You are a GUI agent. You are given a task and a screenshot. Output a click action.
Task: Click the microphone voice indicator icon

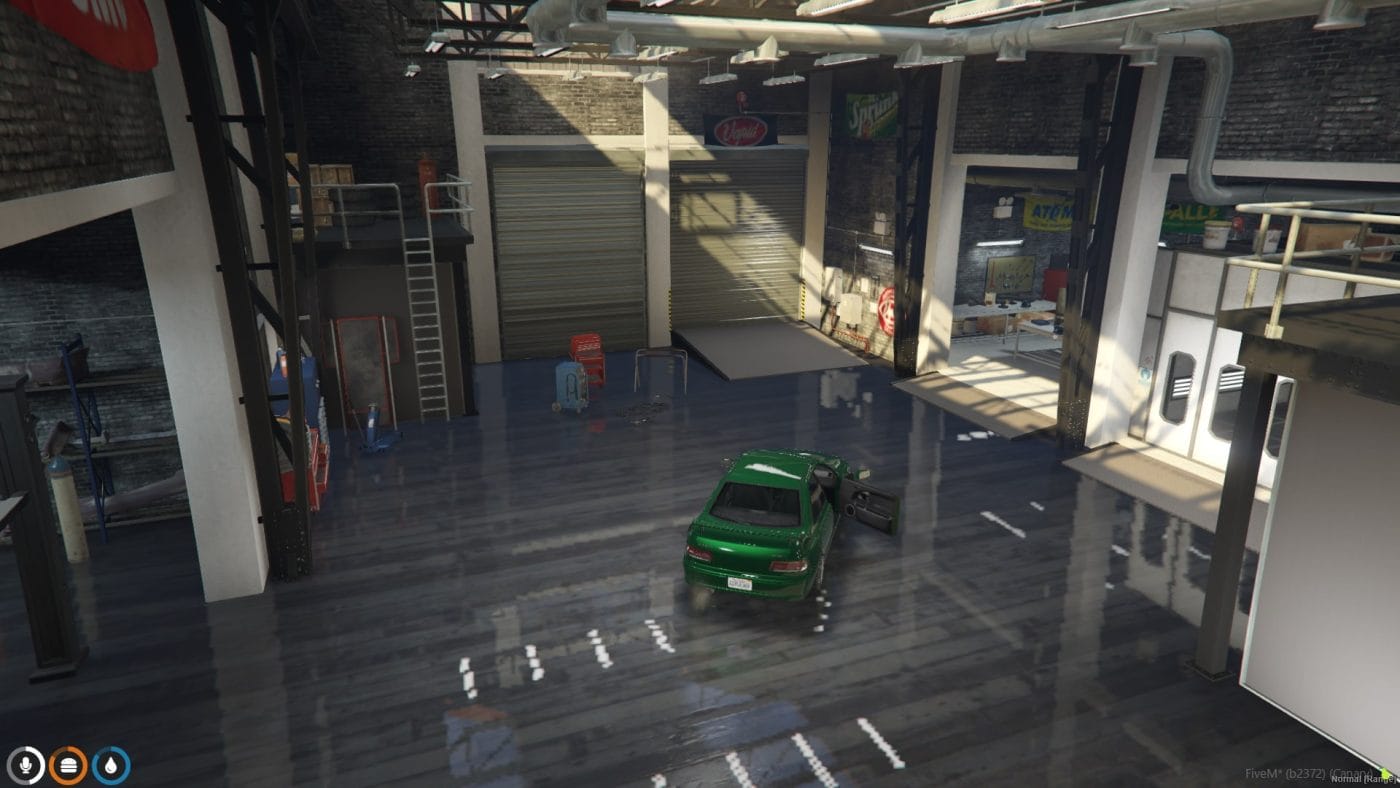click(x=27, y=764)
